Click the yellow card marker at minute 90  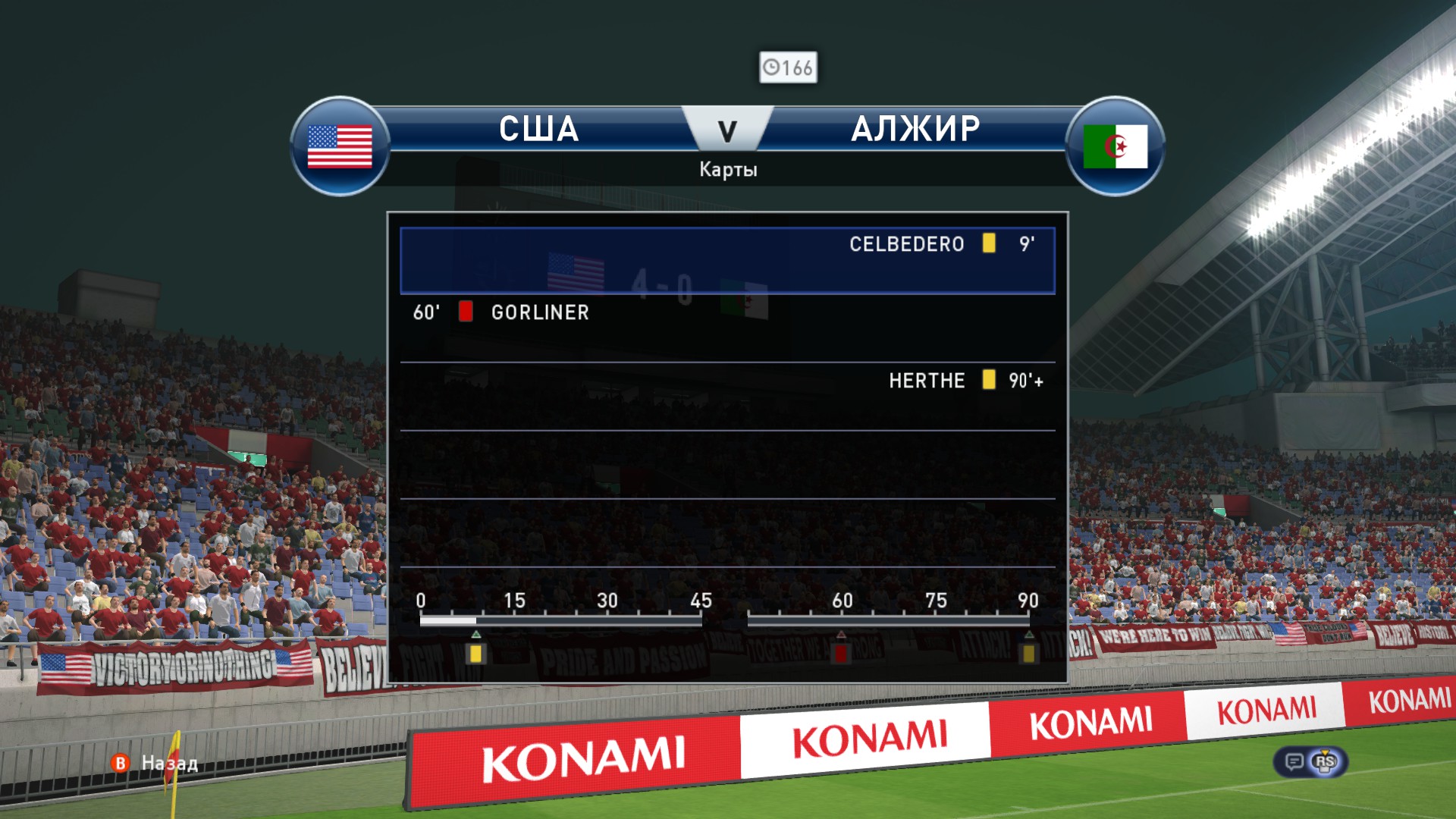click(x=1028, y=653)
